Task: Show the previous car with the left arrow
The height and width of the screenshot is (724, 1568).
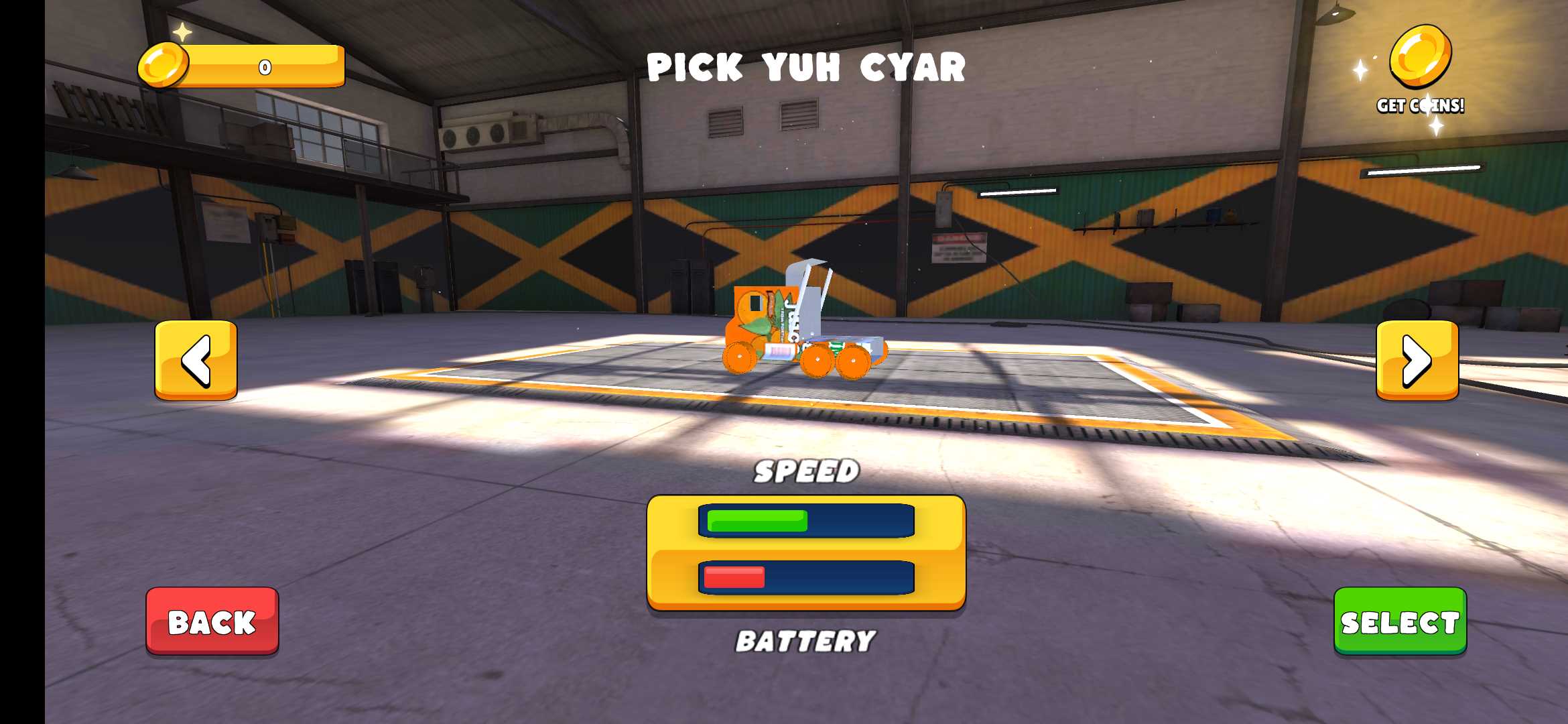Action: tap(196, 361)
